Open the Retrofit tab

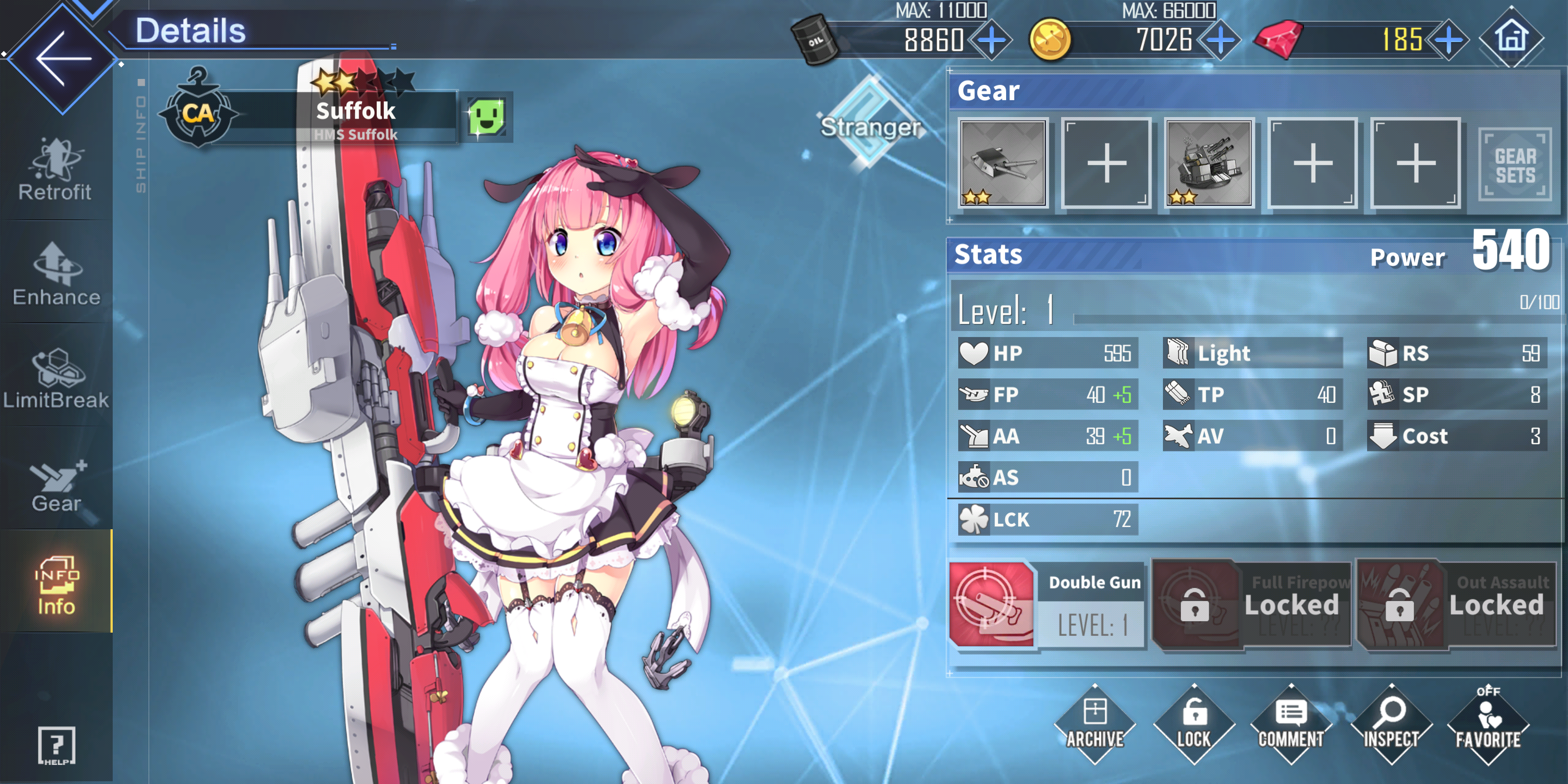pyautogui.click(x=56, y=170)
